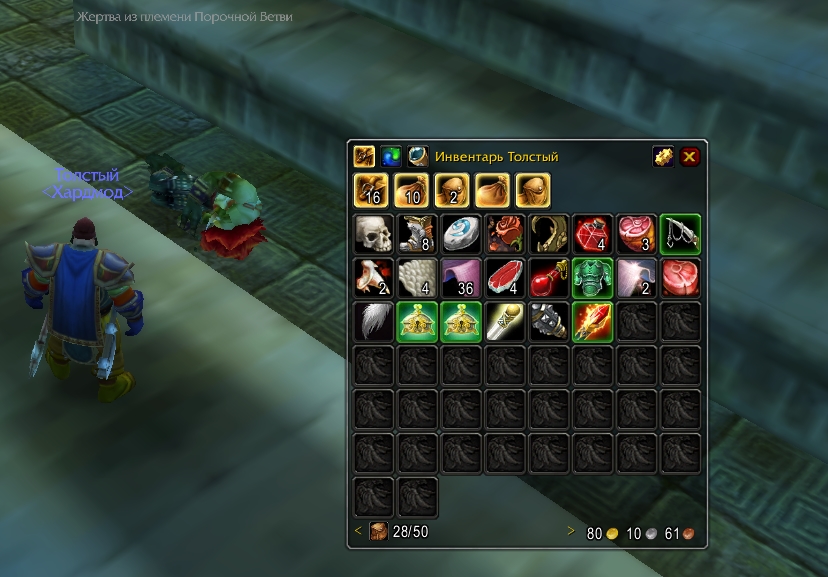Open the bag slot showing 16
Image resolution: width=828 pixels, height=577 pixels.
click(372, 190)
